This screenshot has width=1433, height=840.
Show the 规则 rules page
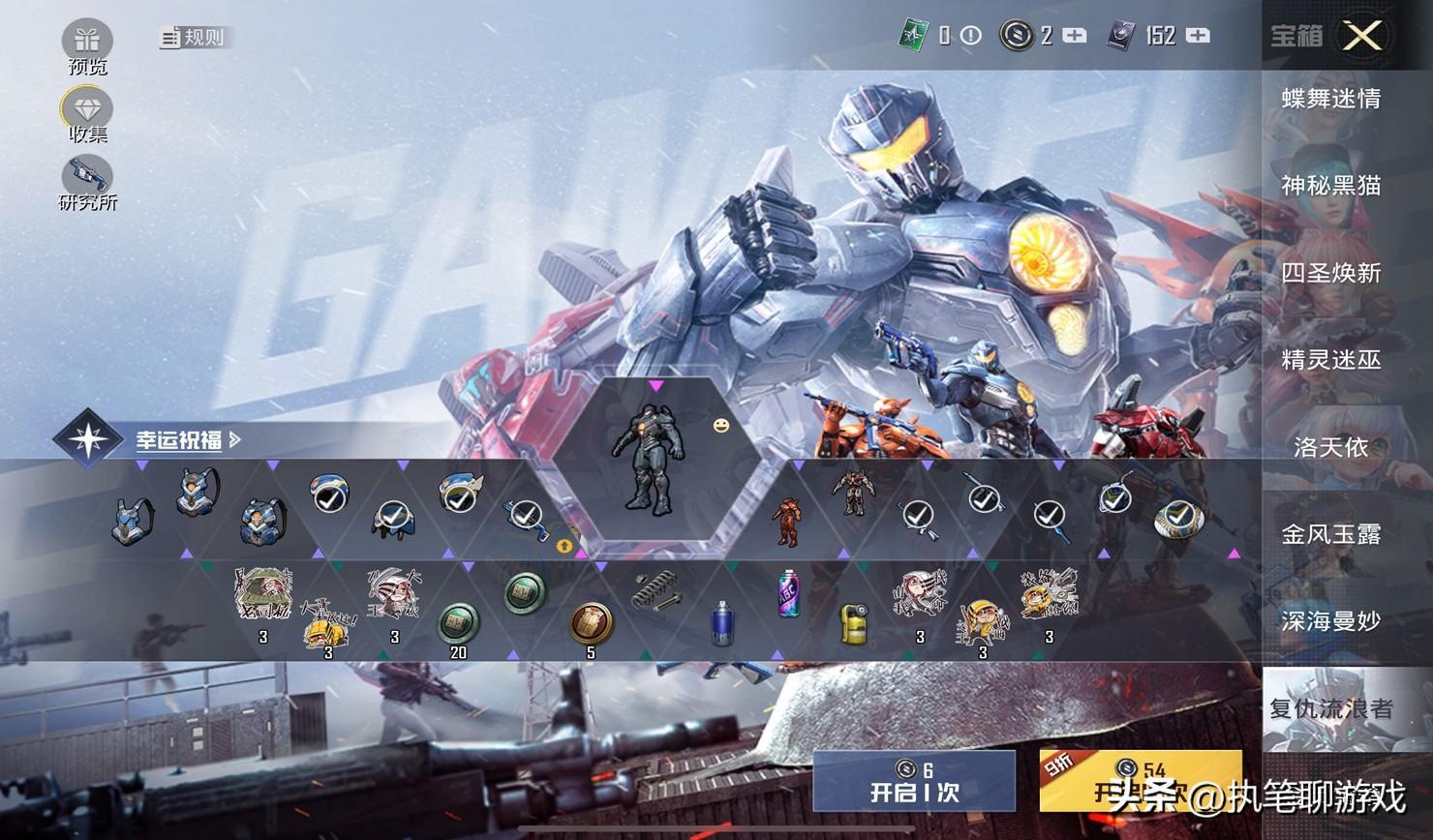pyautogui.click(x=193, y=38)
